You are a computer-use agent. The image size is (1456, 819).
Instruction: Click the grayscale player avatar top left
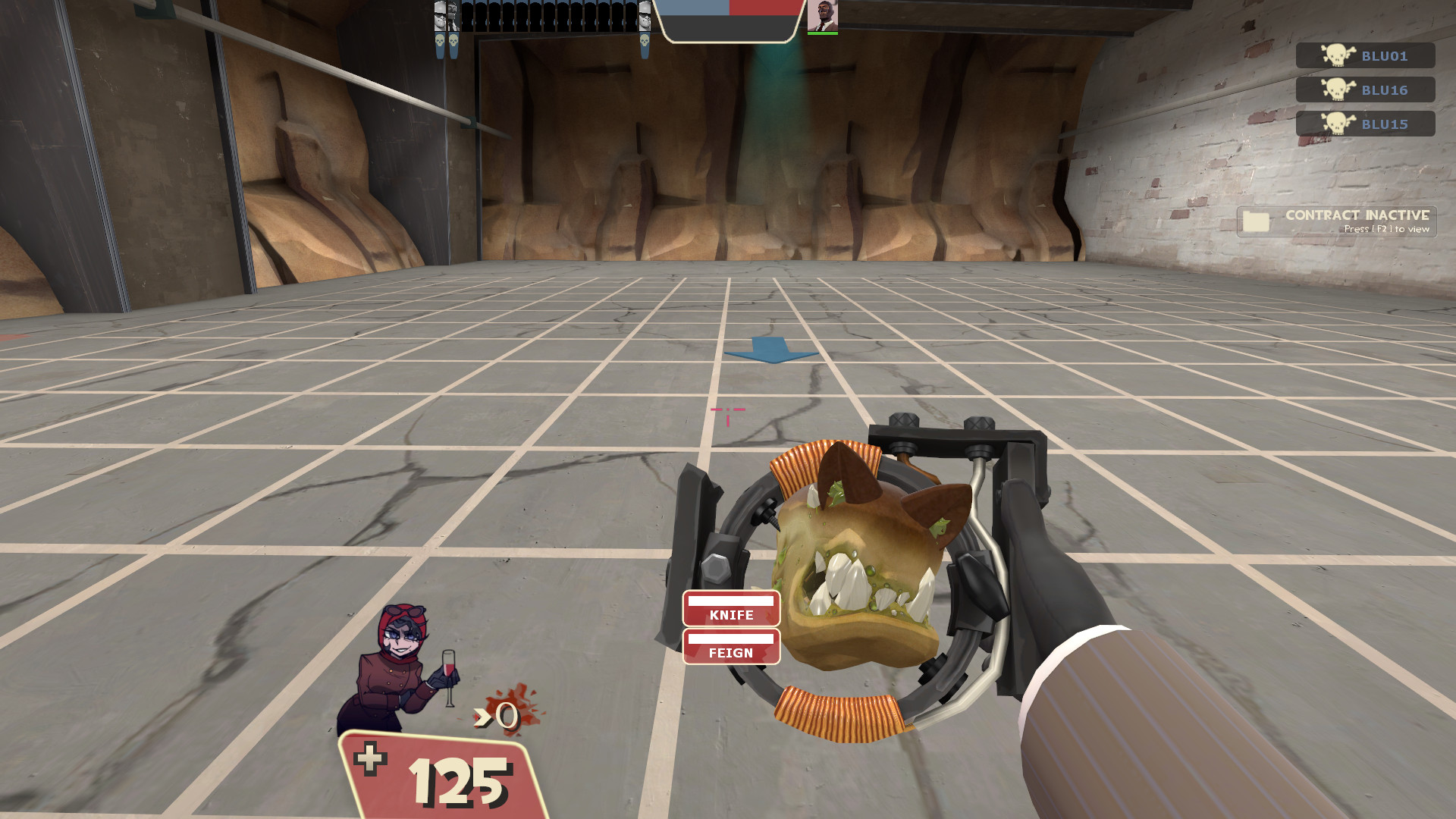[440, 14]
